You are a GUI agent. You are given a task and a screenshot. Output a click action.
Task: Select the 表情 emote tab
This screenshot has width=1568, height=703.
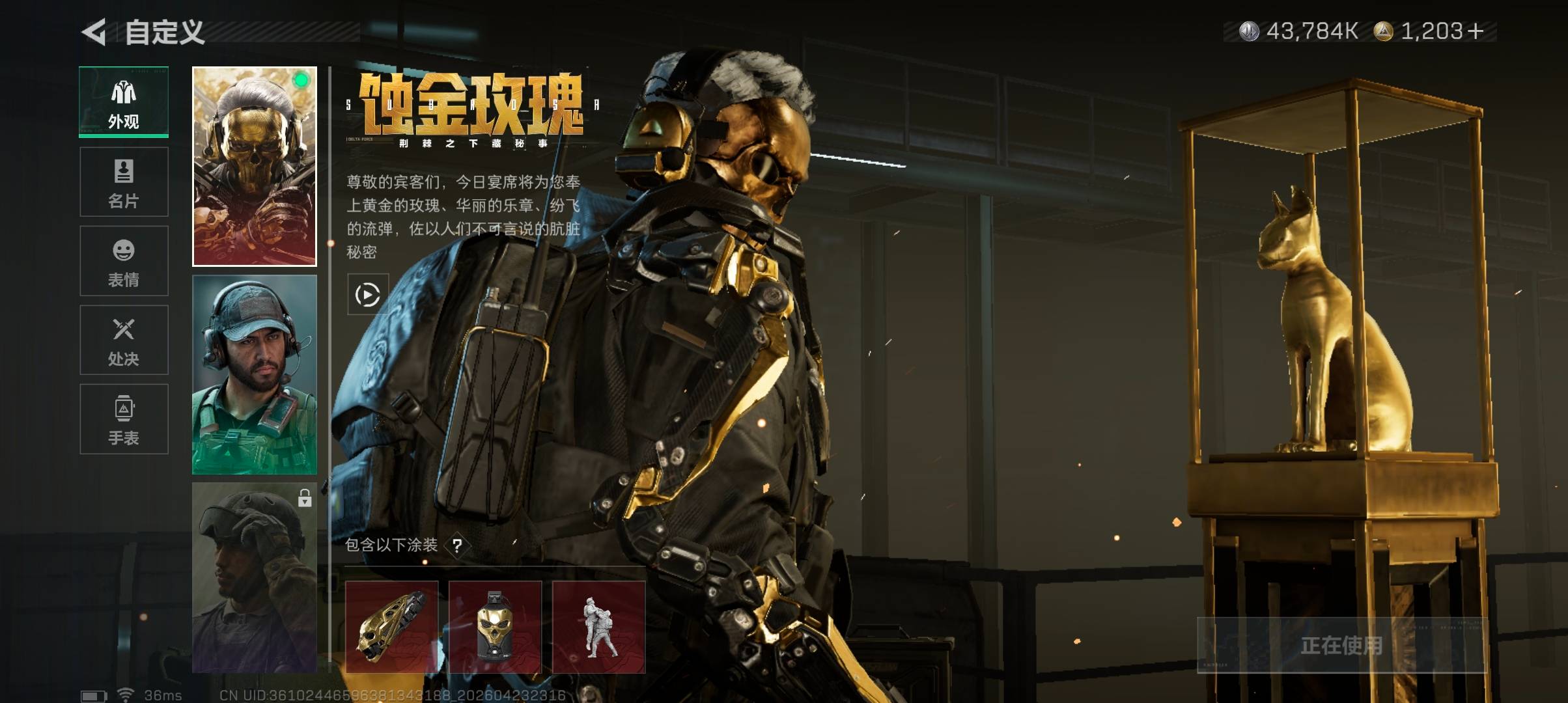(x=124, y=261)
